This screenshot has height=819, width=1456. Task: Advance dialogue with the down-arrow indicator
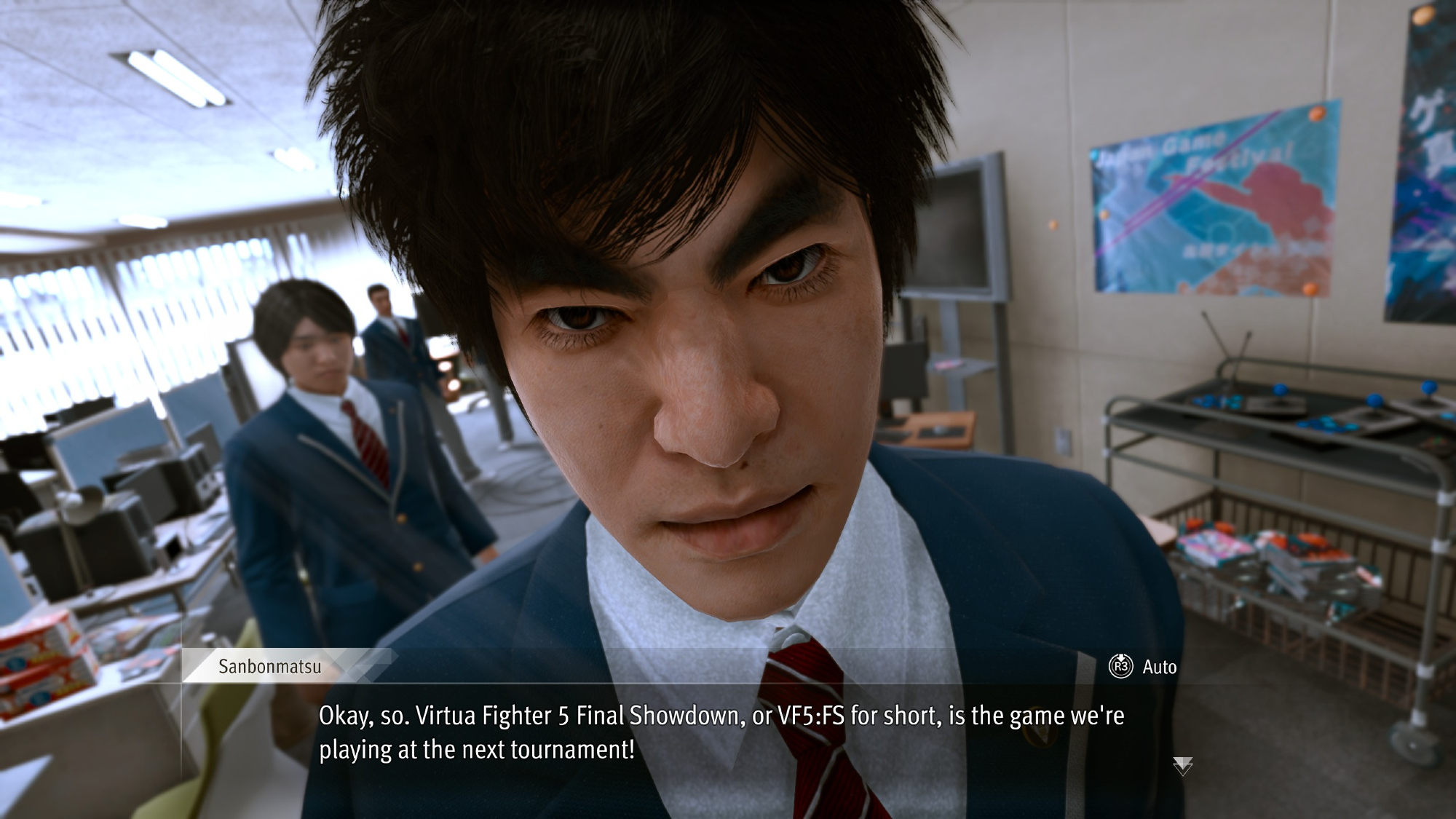[1182, 765]
